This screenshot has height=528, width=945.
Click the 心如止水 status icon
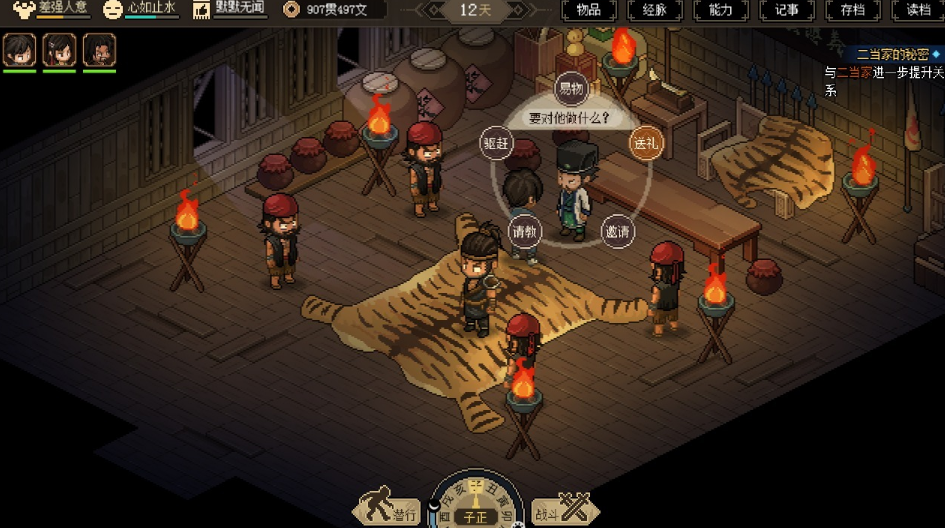click(x=115, y=10)
